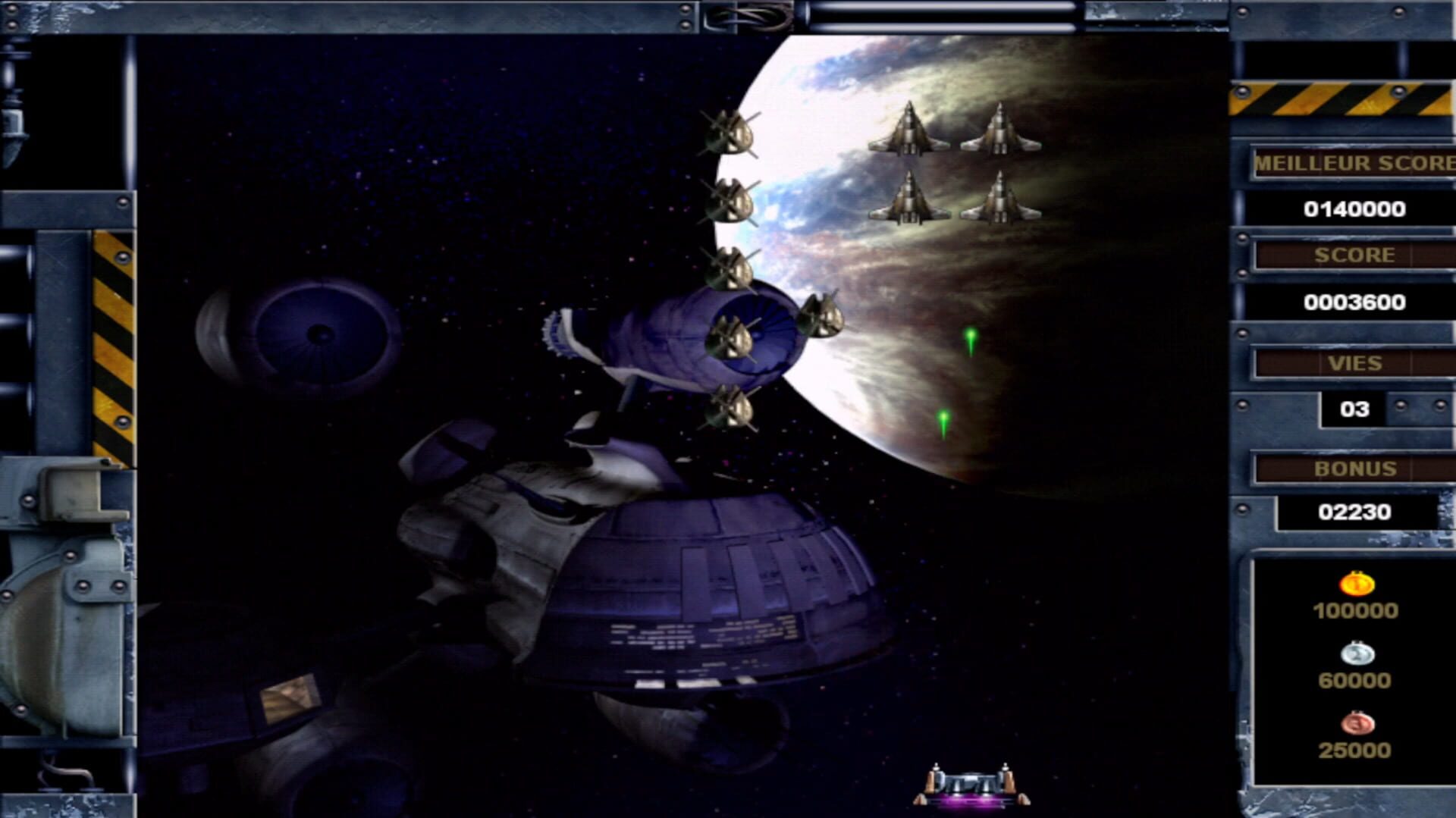
Task: Click the VIES label plate
Action: coord(1357,363)
